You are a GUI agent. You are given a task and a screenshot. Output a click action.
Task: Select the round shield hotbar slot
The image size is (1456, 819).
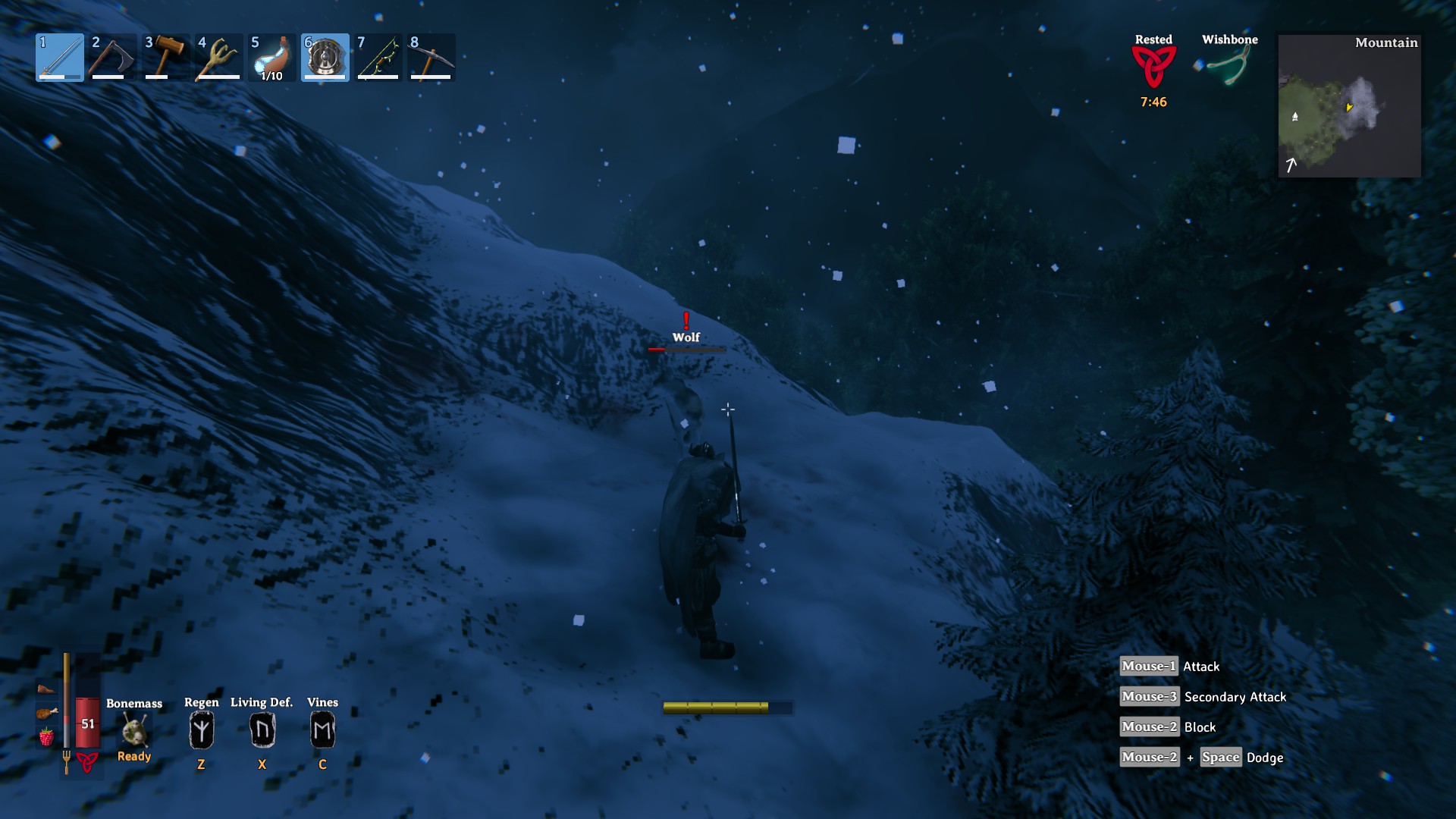[325, 58]
